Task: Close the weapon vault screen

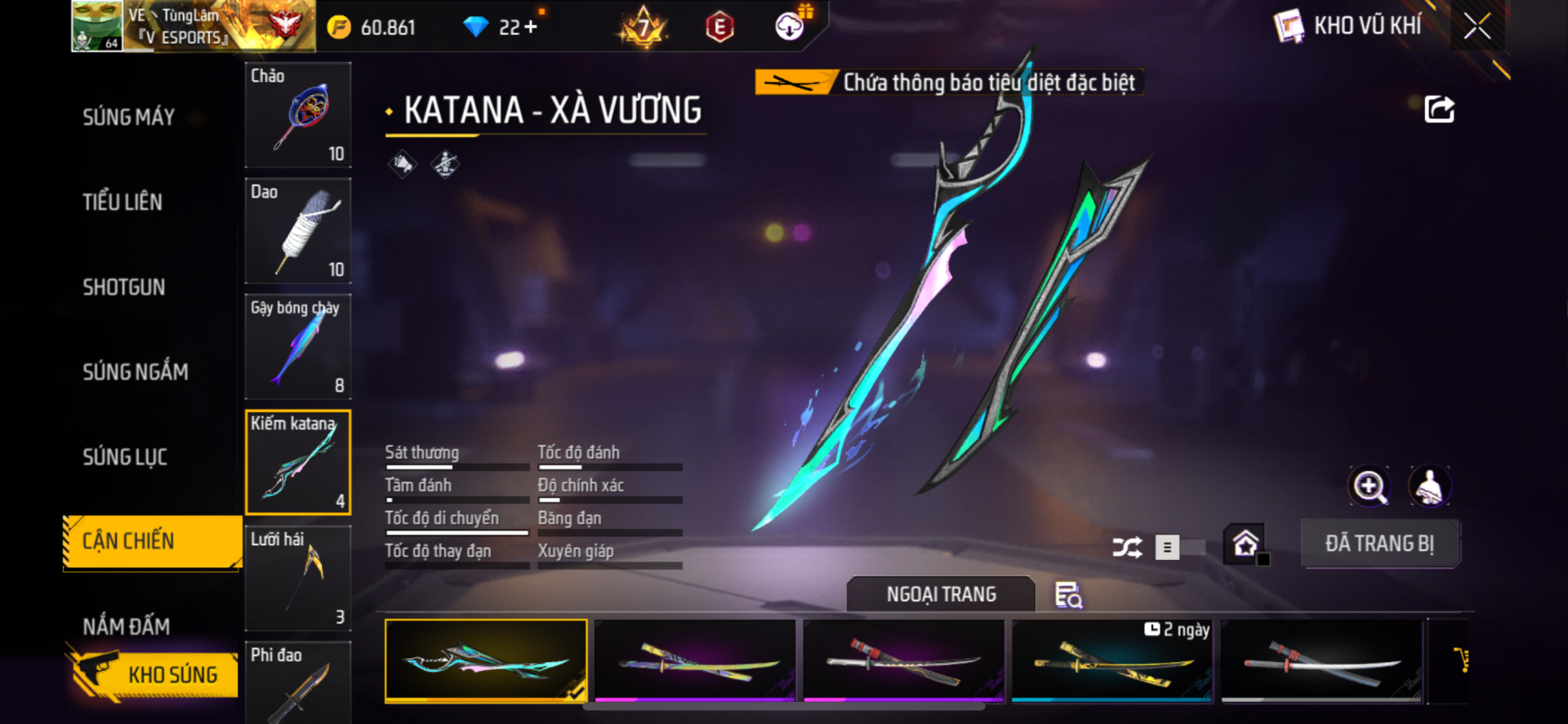Action: (x=1477, y=26)
